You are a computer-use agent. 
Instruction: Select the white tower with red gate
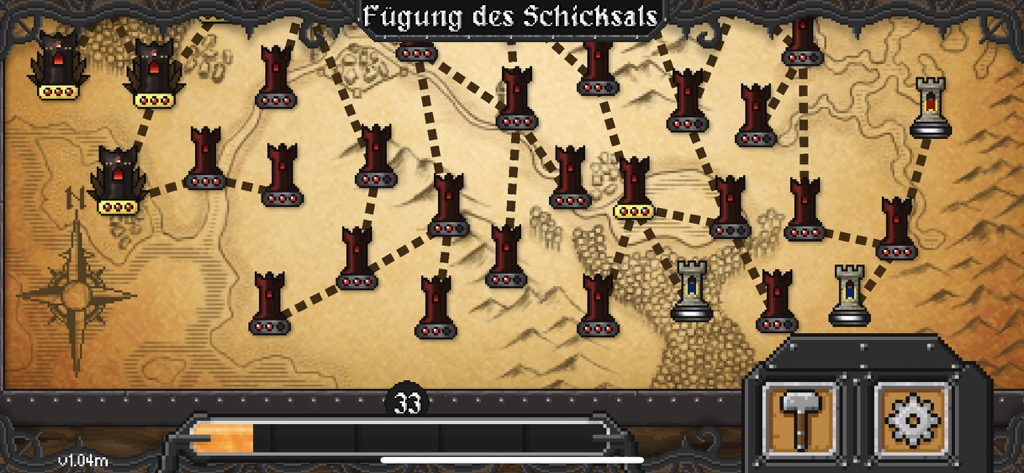(x=930, y=106)
